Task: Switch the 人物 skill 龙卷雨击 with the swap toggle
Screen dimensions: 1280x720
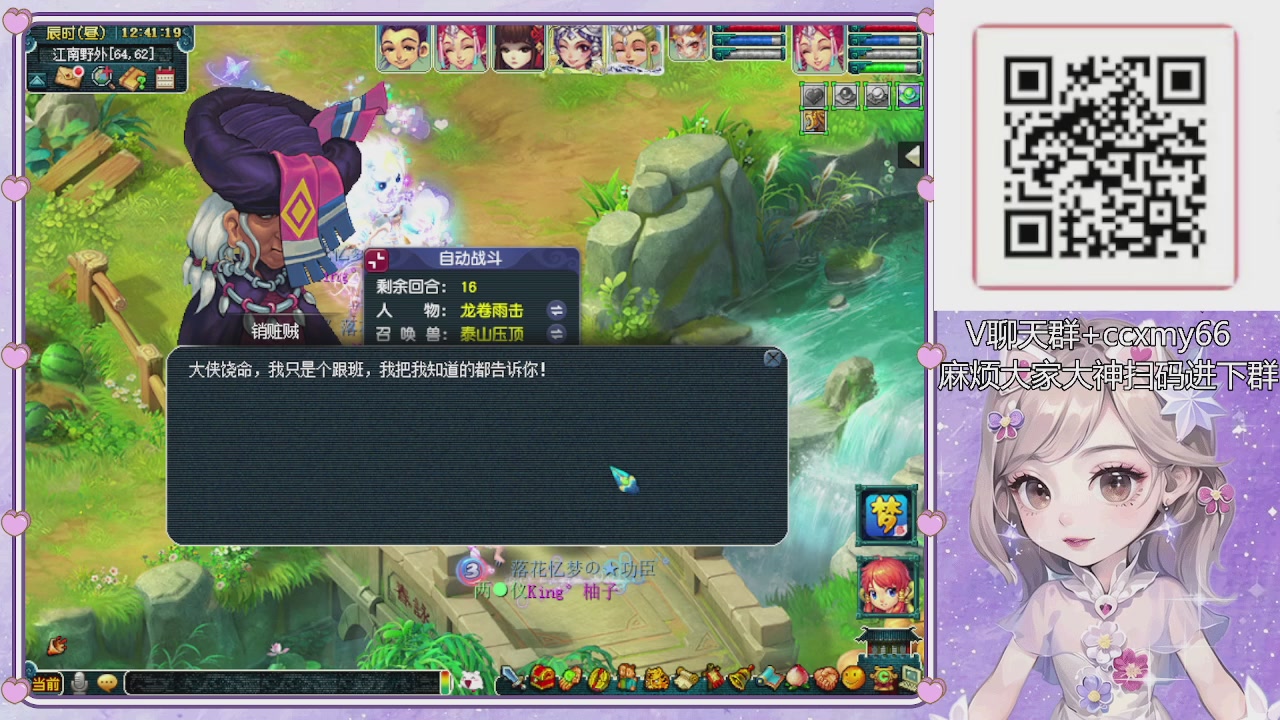Action: (556, 311)
